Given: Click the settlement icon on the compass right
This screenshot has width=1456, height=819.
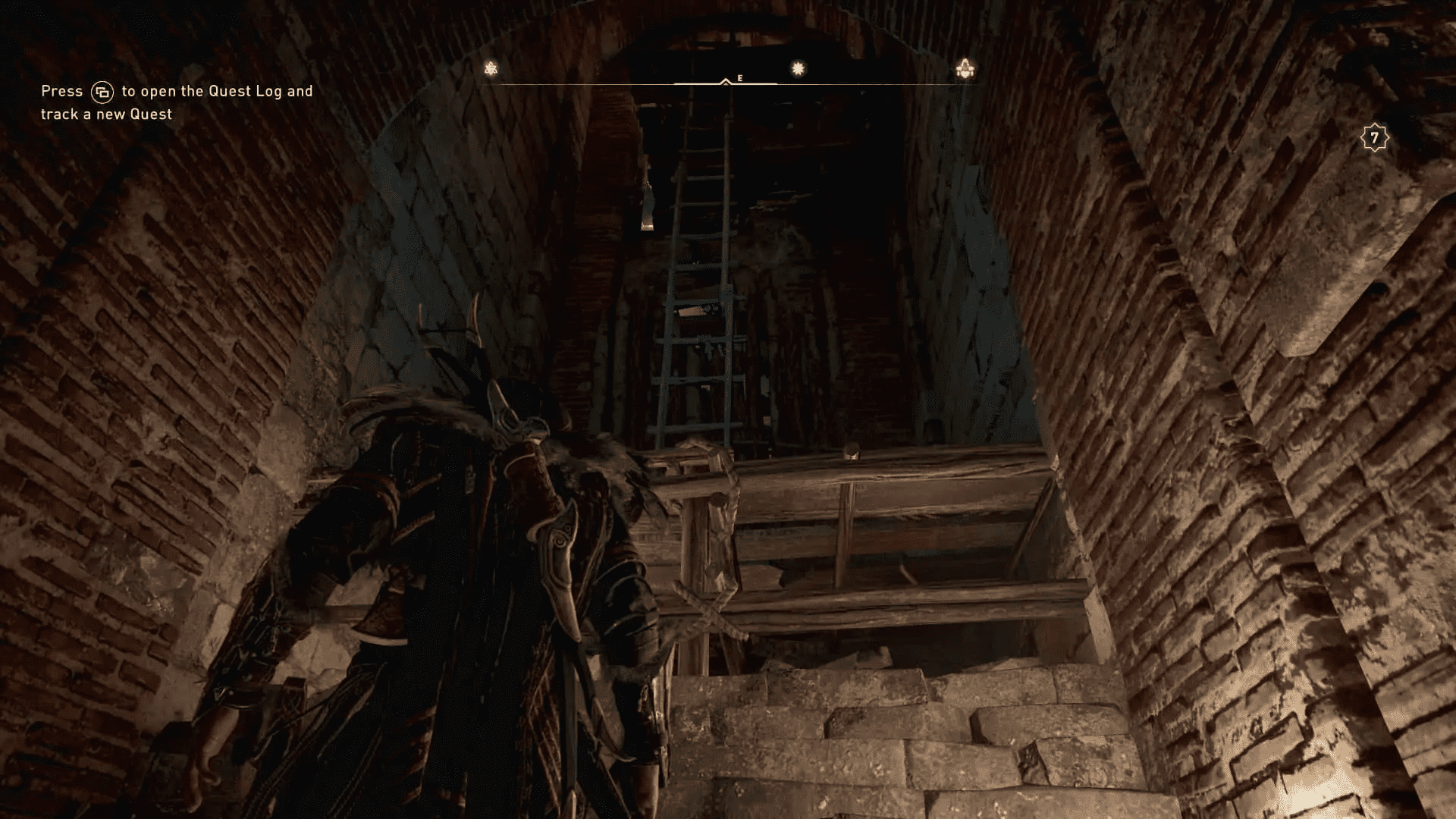Looking at the screenshot, I should click(965, 70).
